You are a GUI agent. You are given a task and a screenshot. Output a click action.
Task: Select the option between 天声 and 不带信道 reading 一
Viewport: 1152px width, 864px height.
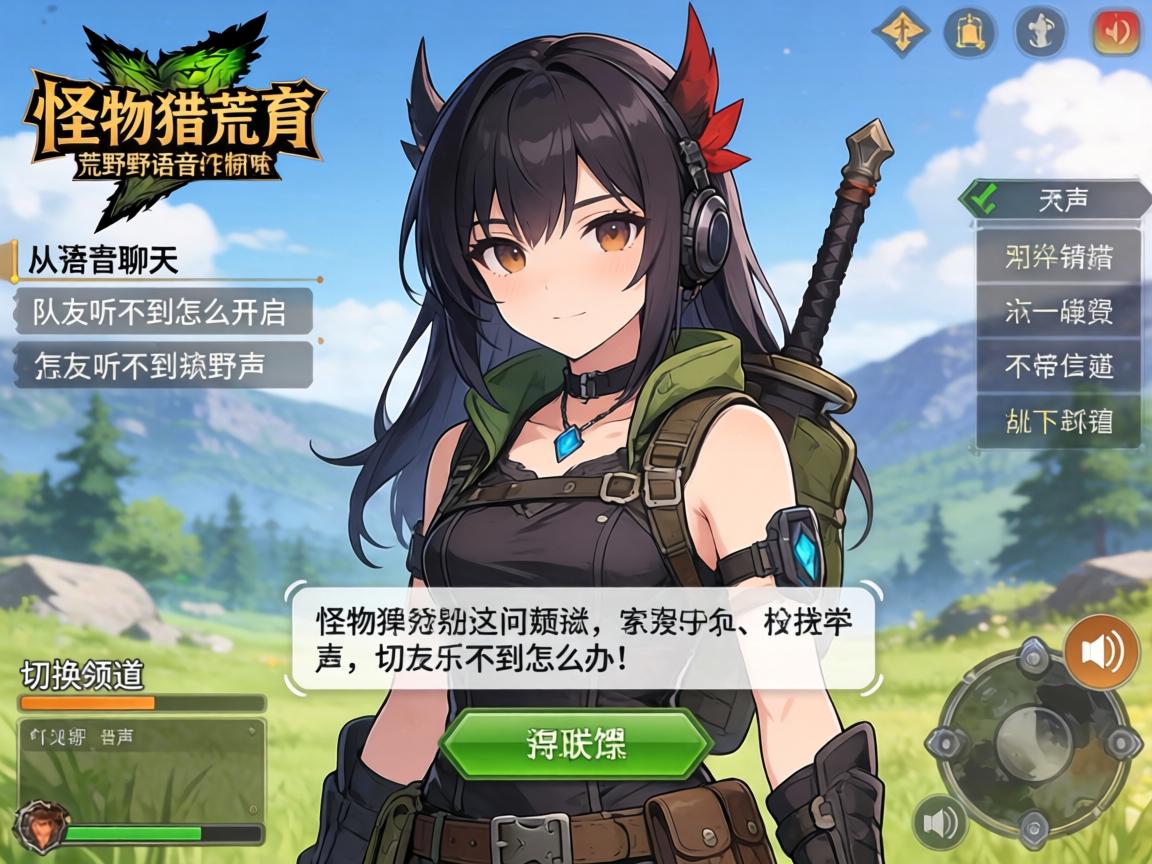pos(1058,312)
